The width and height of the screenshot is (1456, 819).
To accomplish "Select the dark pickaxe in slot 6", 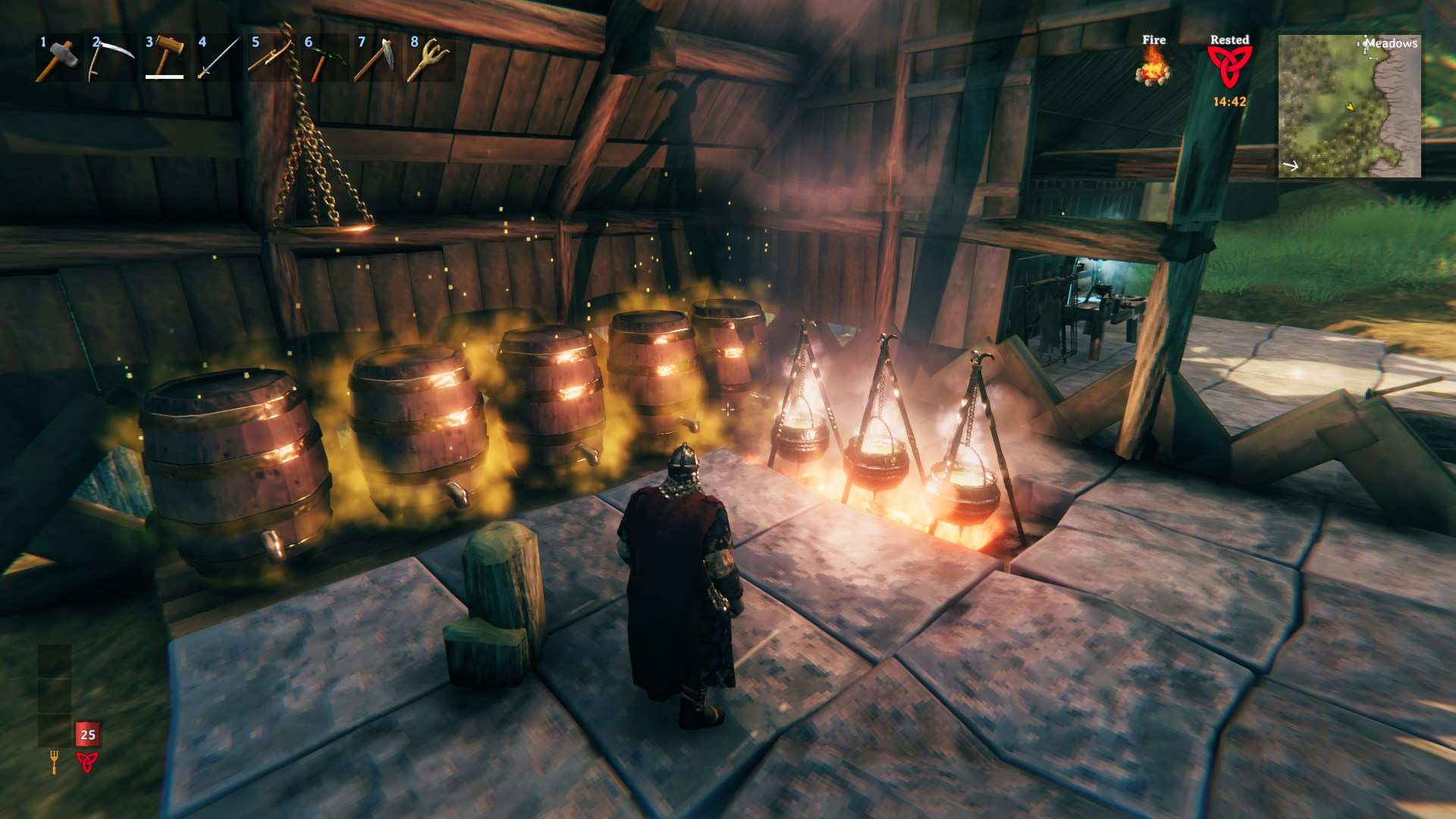I will (324, 58).
